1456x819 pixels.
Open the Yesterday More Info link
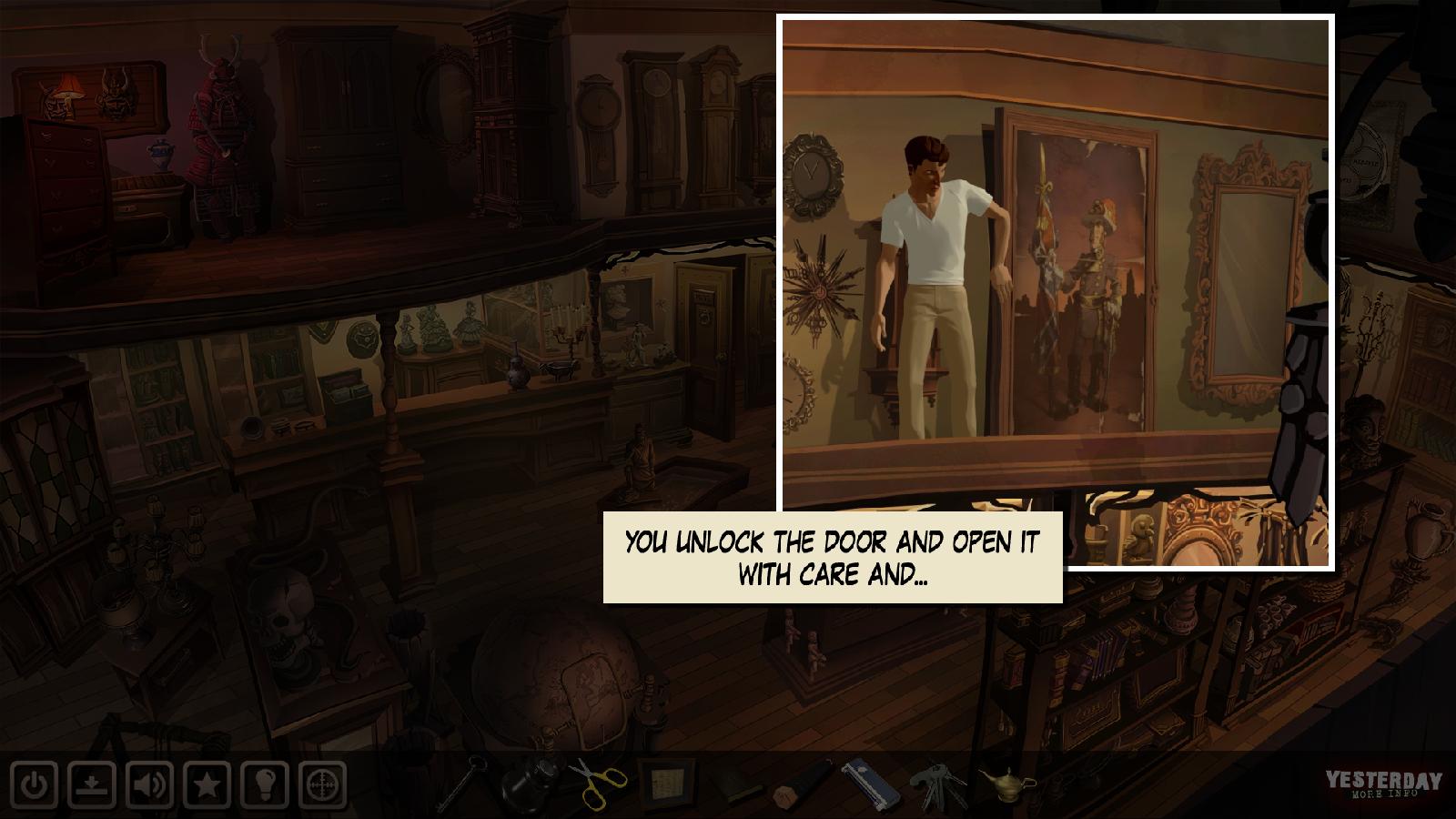coord(1382,786)
